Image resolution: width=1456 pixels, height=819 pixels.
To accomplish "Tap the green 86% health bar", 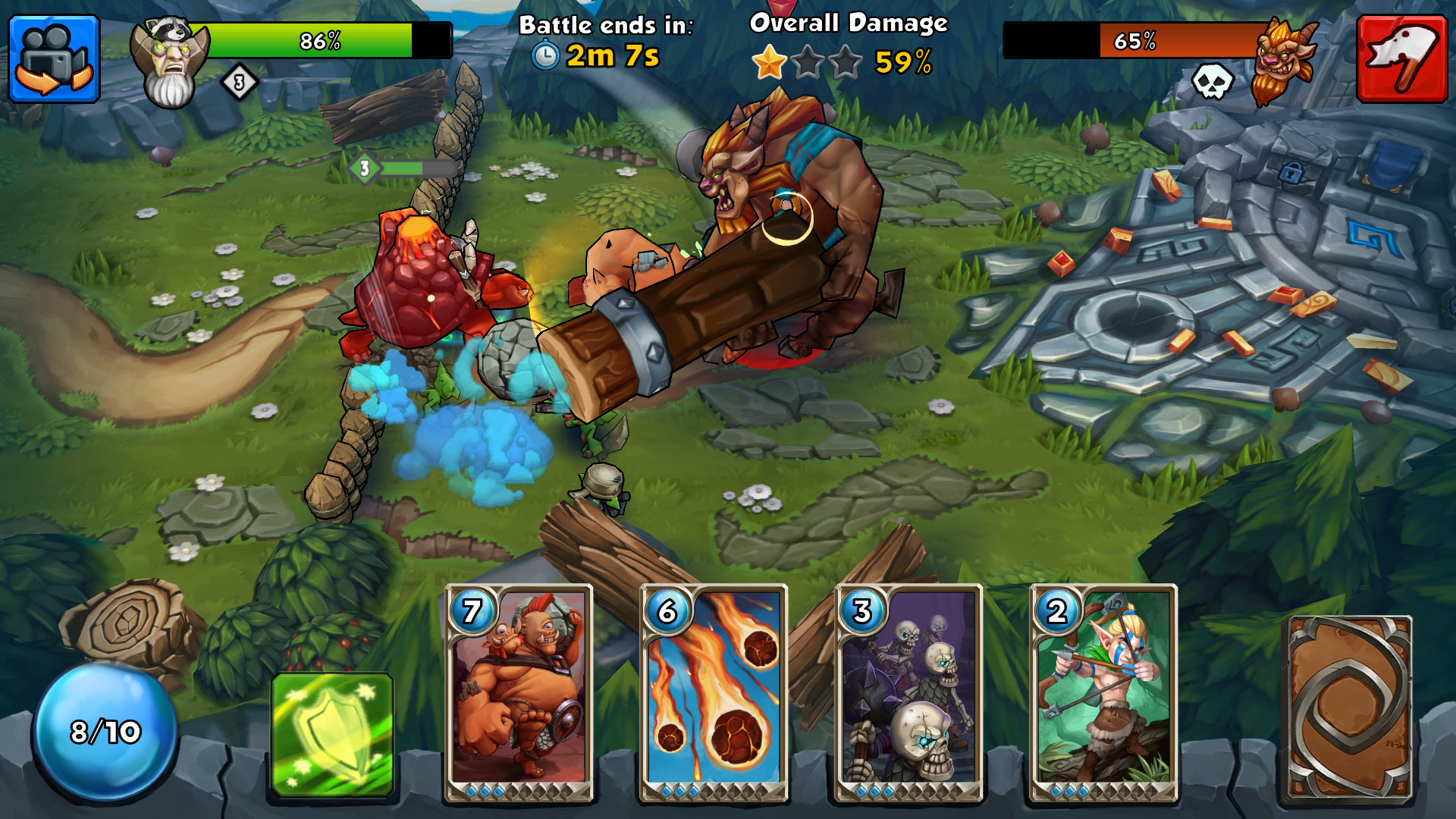I will click(x=318, y=42).
